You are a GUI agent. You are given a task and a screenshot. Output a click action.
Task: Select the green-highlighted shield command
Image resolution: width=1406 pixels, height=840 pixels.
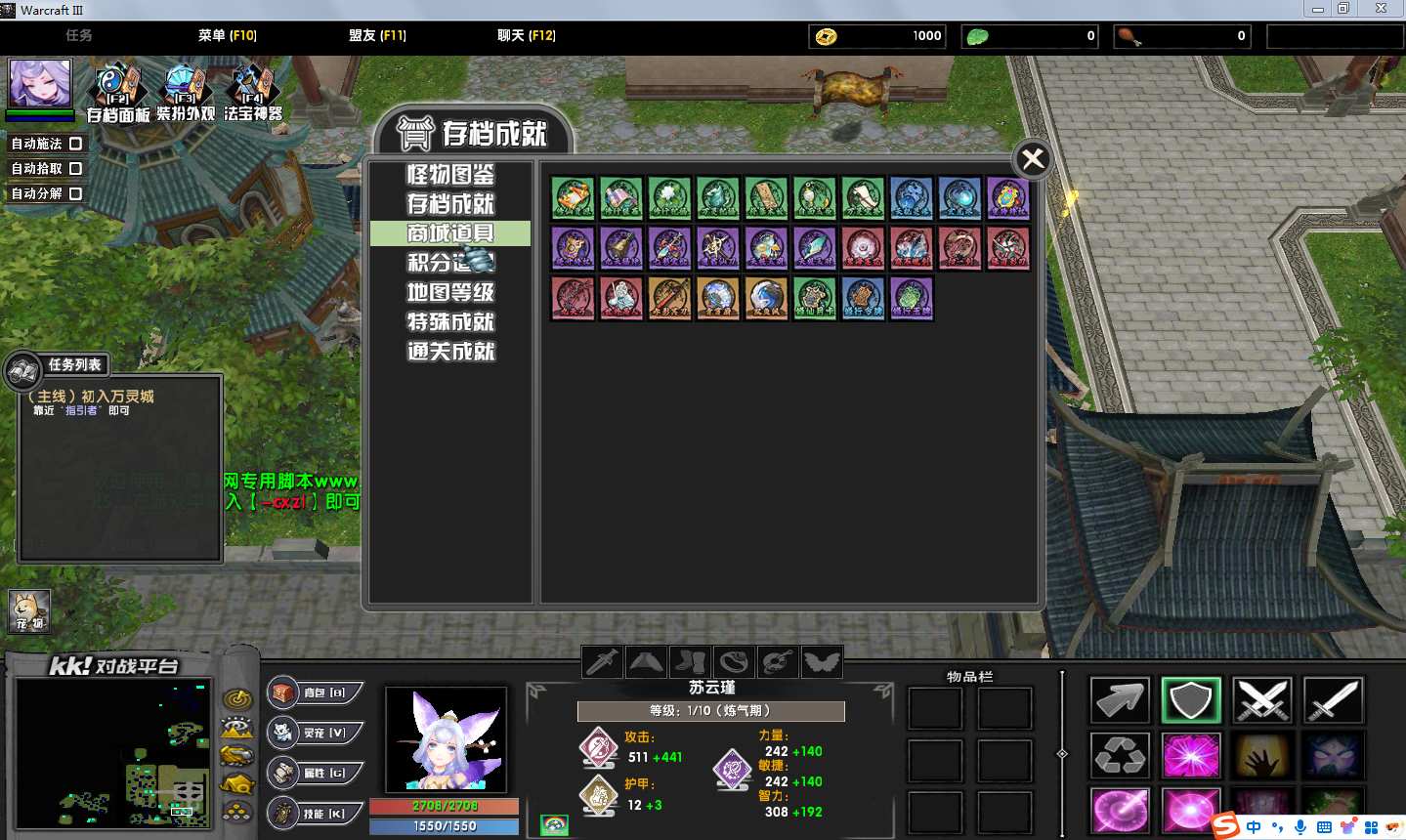[1191, 699]
